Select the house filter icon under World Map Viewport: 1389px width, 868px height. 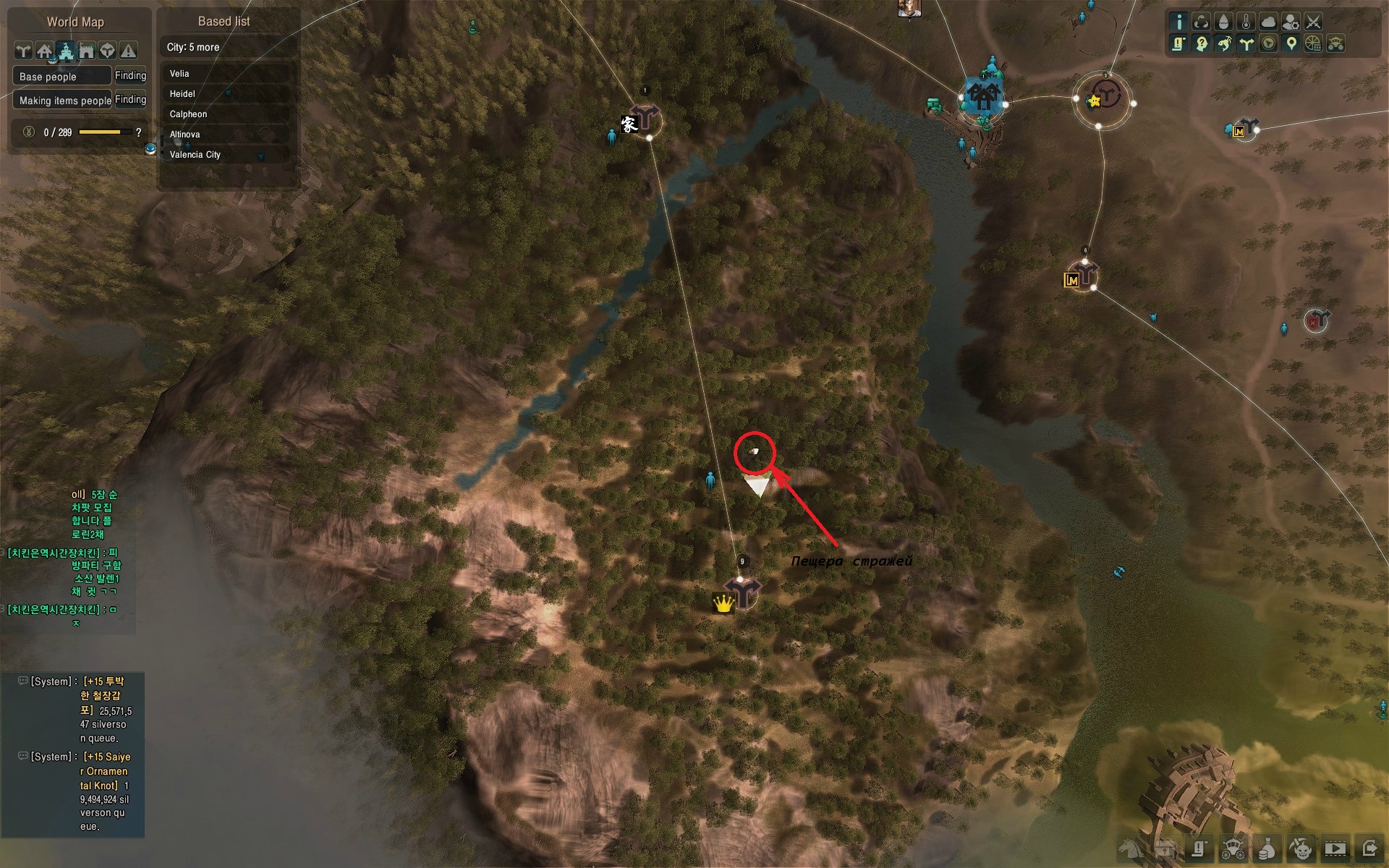point(45,51)
